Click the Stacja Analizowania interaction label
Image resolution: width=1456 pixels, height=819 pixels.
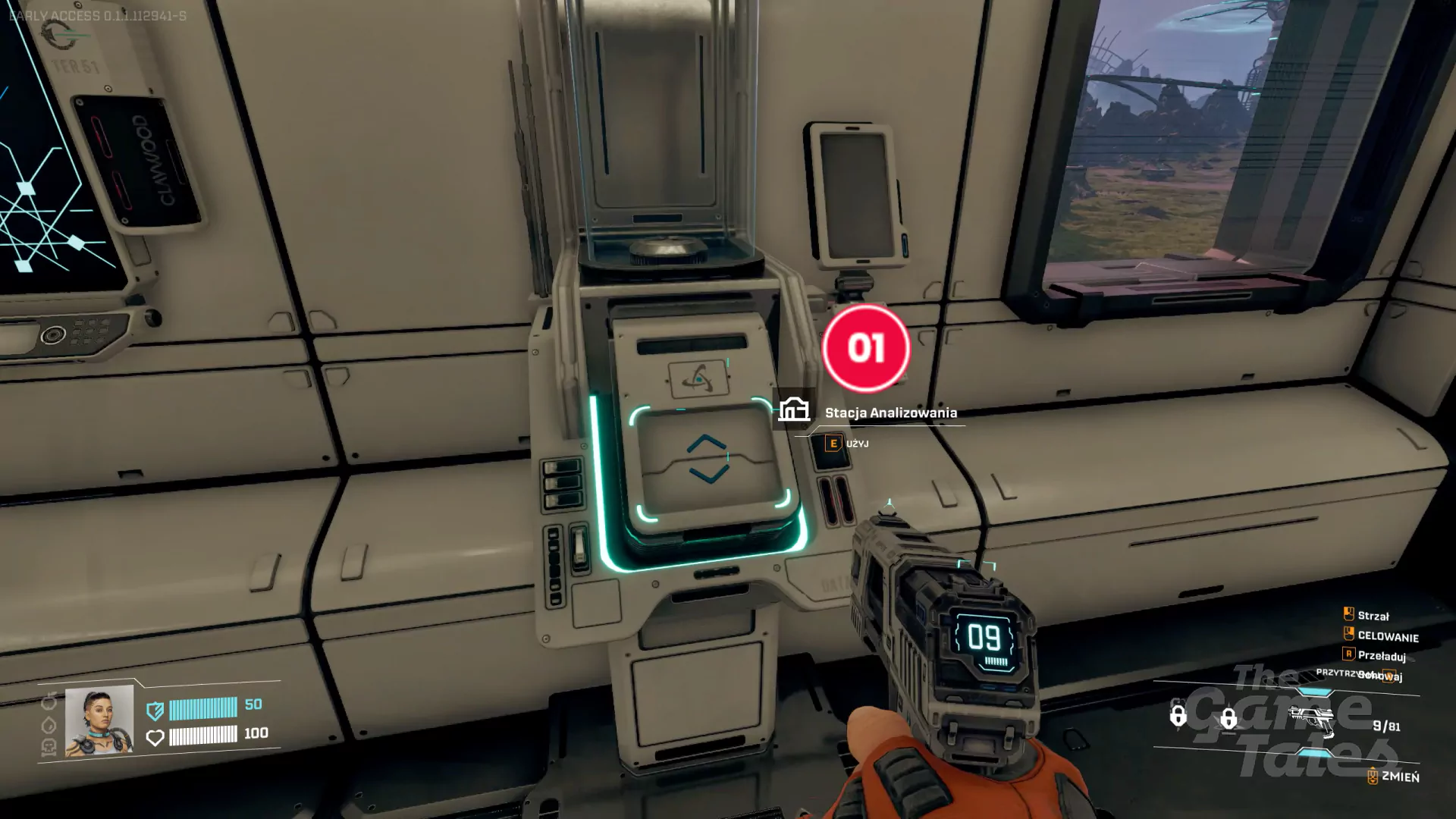pos(890,413)
